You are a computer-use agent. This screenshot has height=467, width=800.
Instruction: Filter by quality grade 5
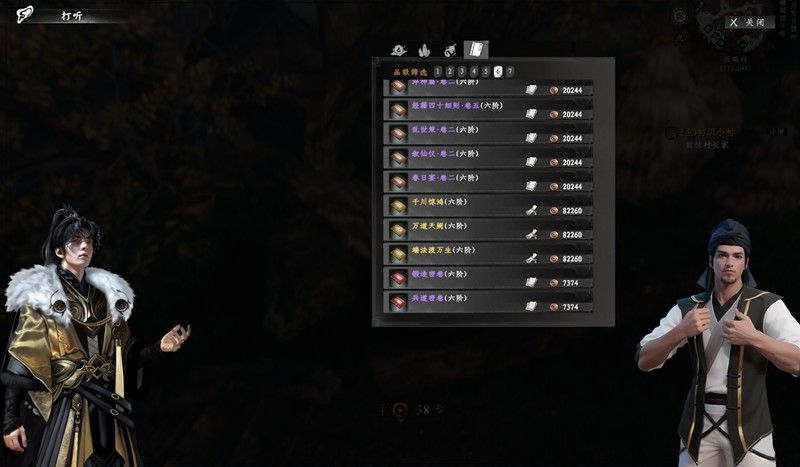click(x=486, y=71)
